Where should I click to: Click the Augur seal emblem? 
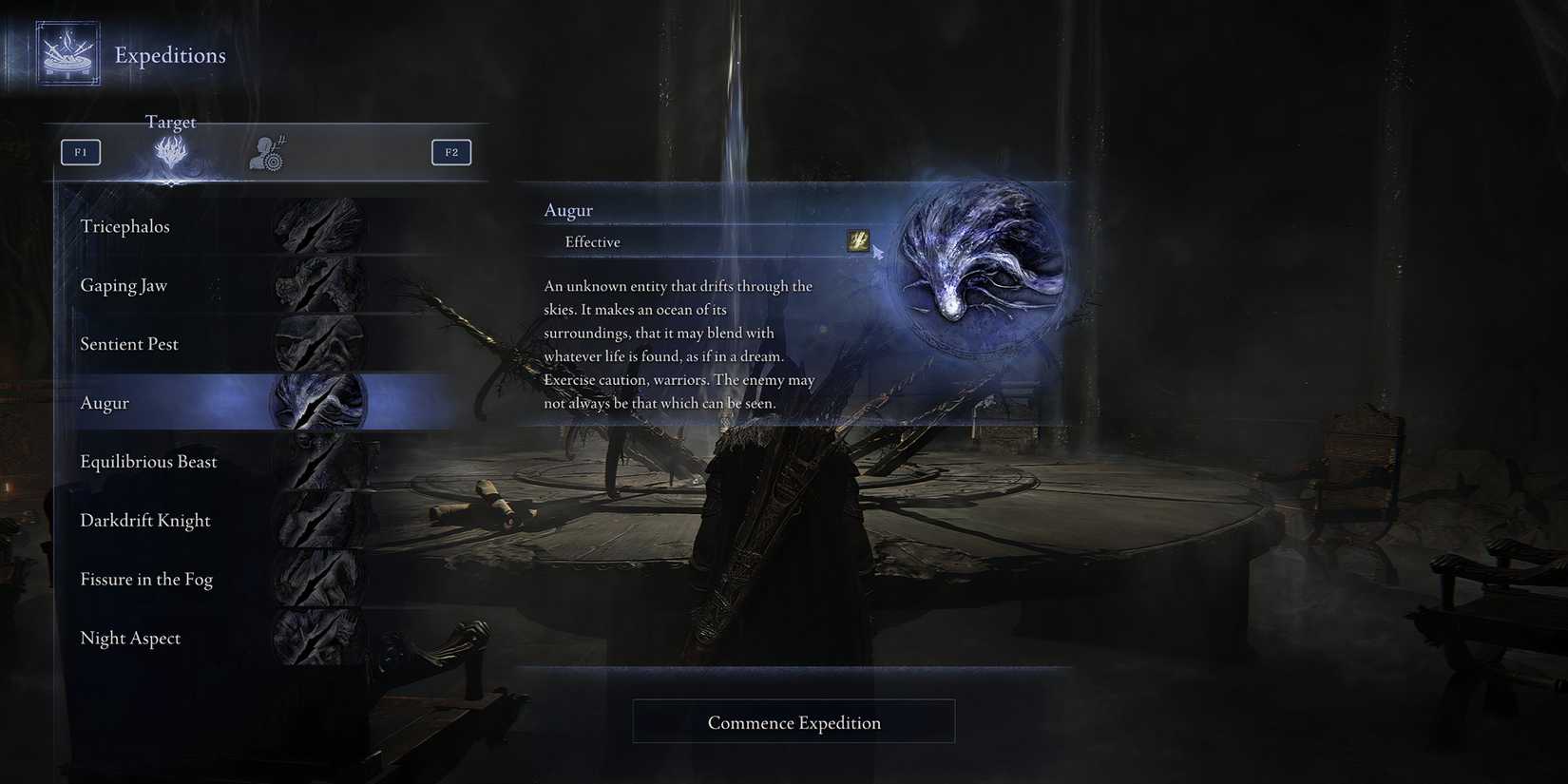(318, 402)
